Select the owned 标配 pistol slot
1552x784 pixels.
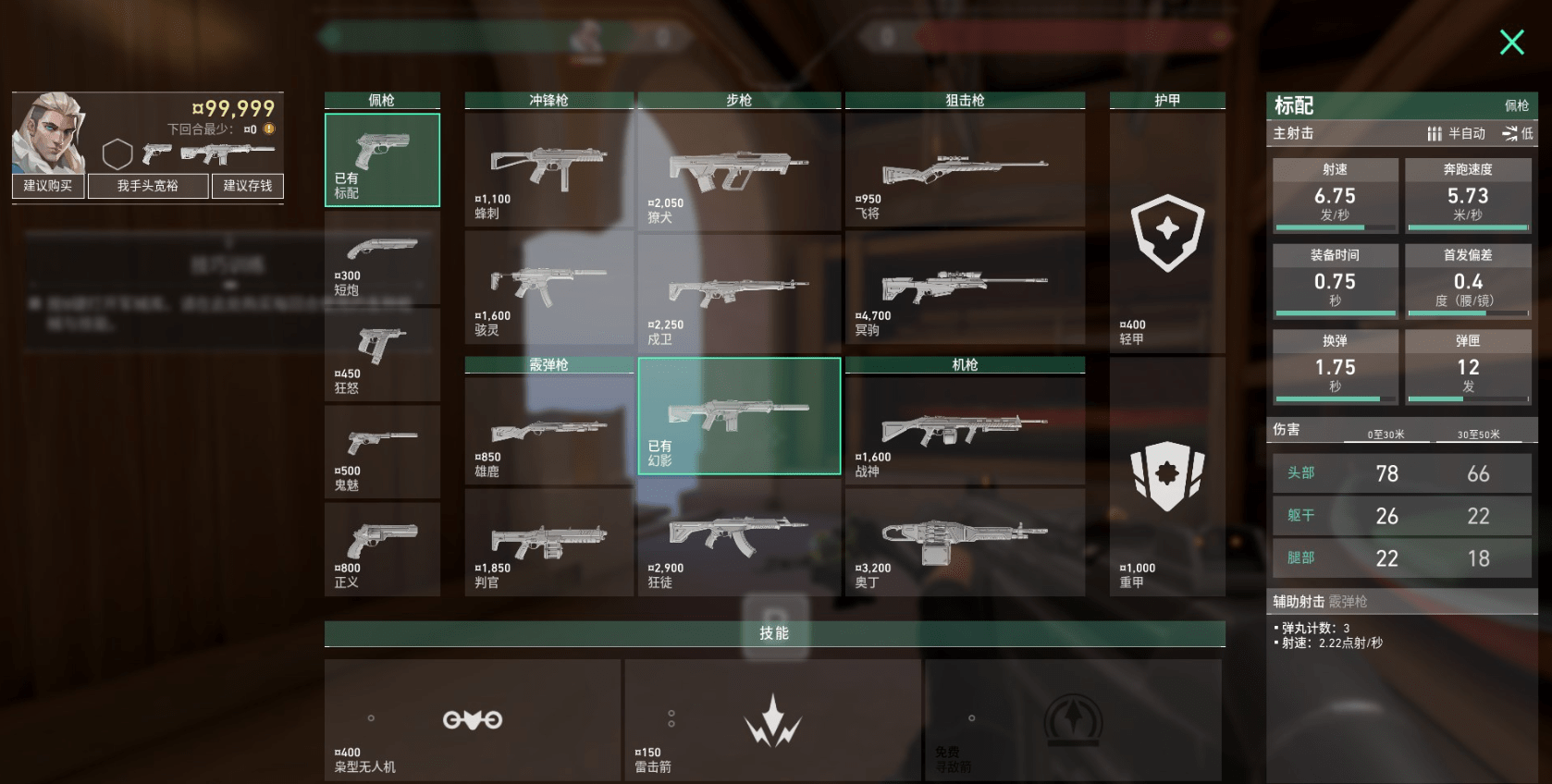click(382, 159)
